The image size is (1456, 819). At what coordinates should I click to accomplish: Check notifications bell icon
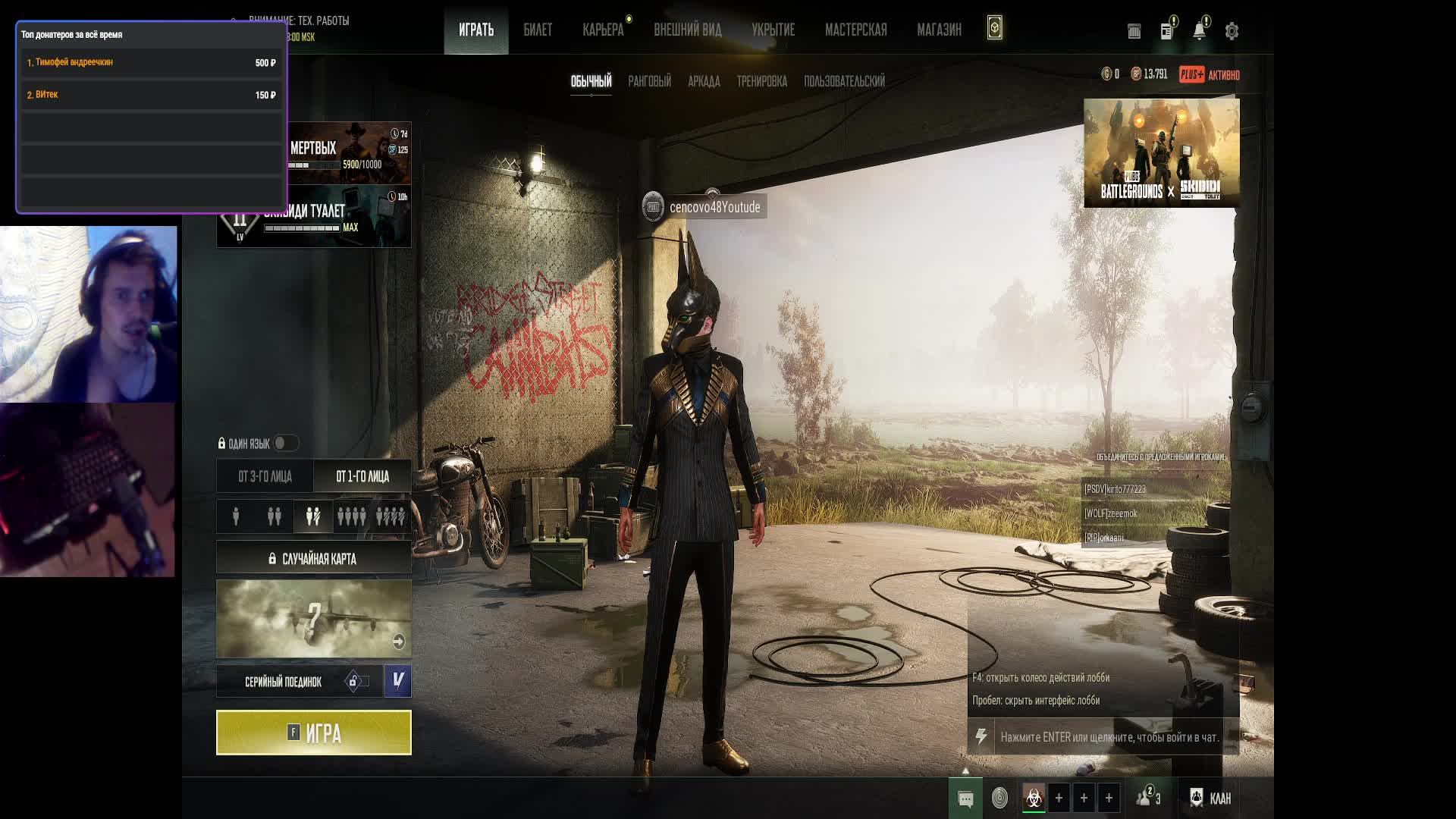click(1199, 31)
